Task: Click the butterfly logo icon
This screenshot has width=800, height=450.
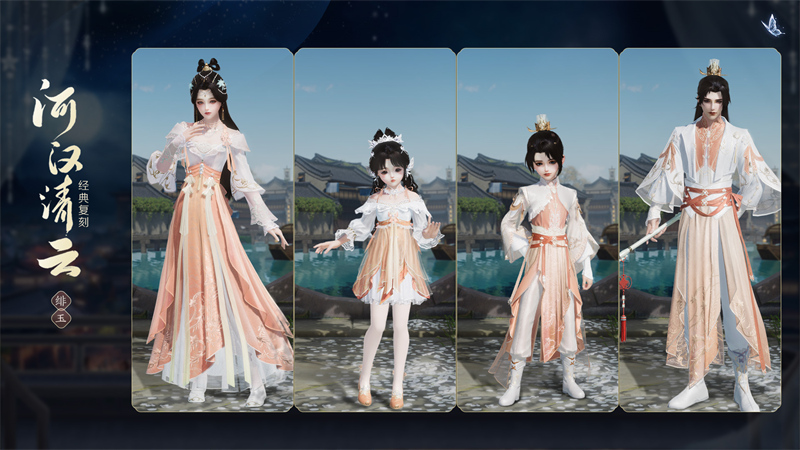Action: 771,25
